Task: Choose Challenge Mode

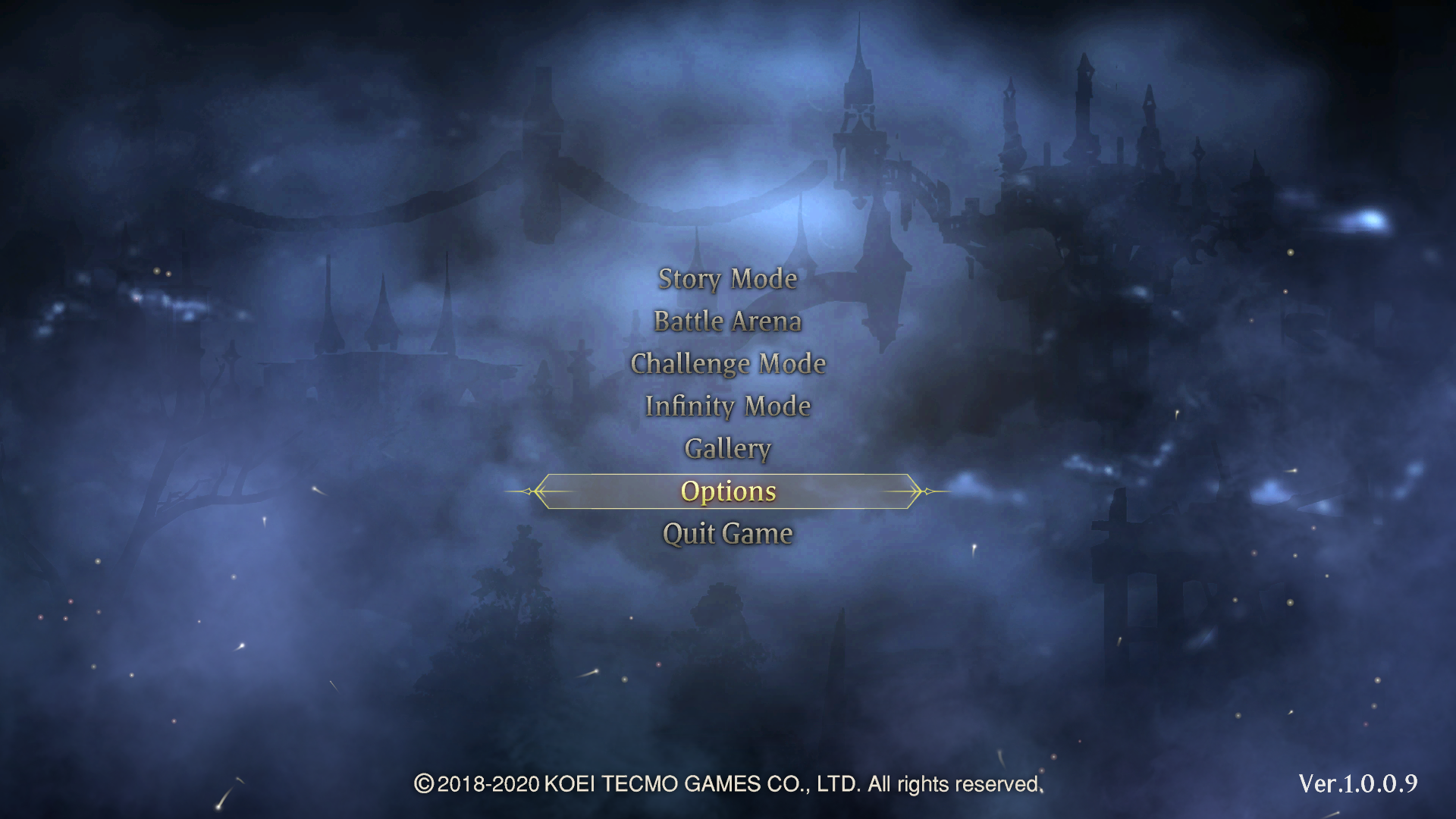Action: click(x=727, y=364)
